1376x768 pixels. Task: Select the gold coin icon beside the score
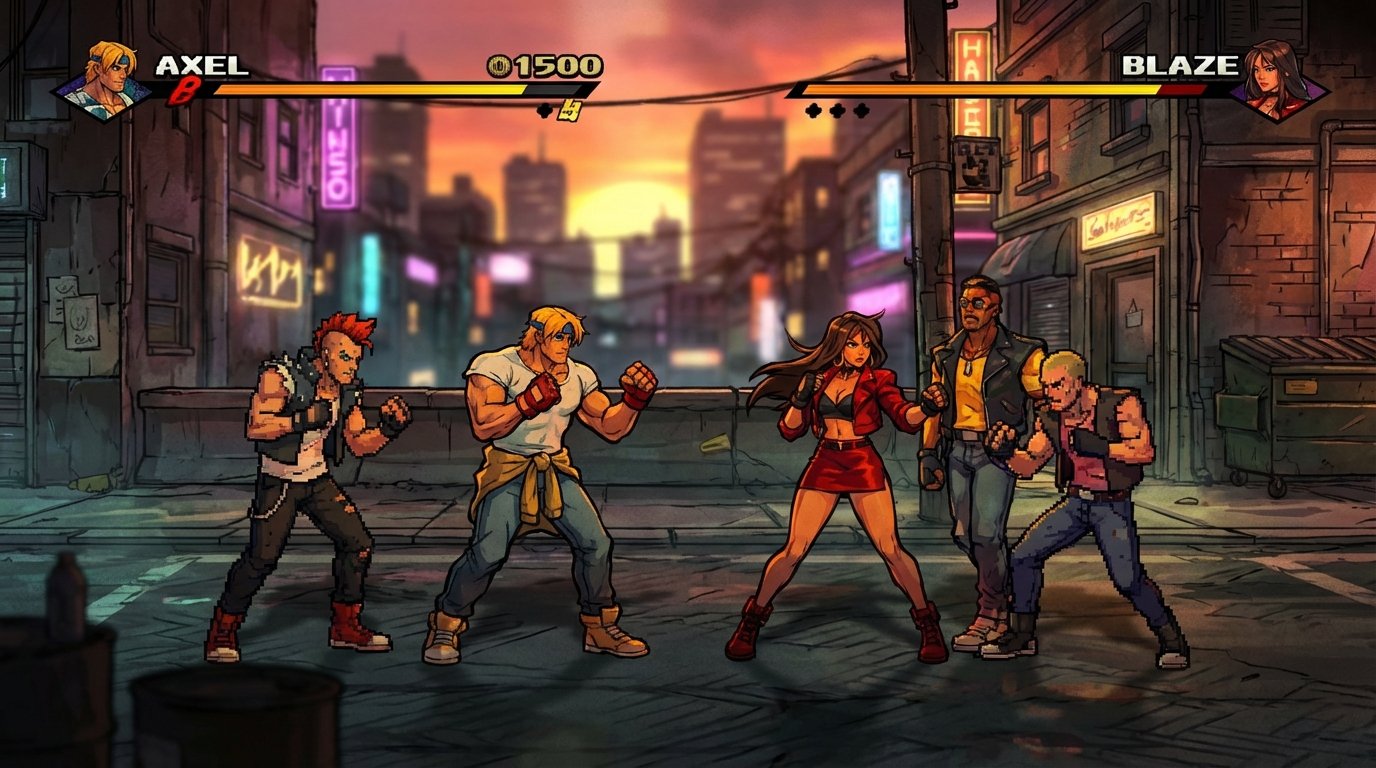click(x=497, y=68)
